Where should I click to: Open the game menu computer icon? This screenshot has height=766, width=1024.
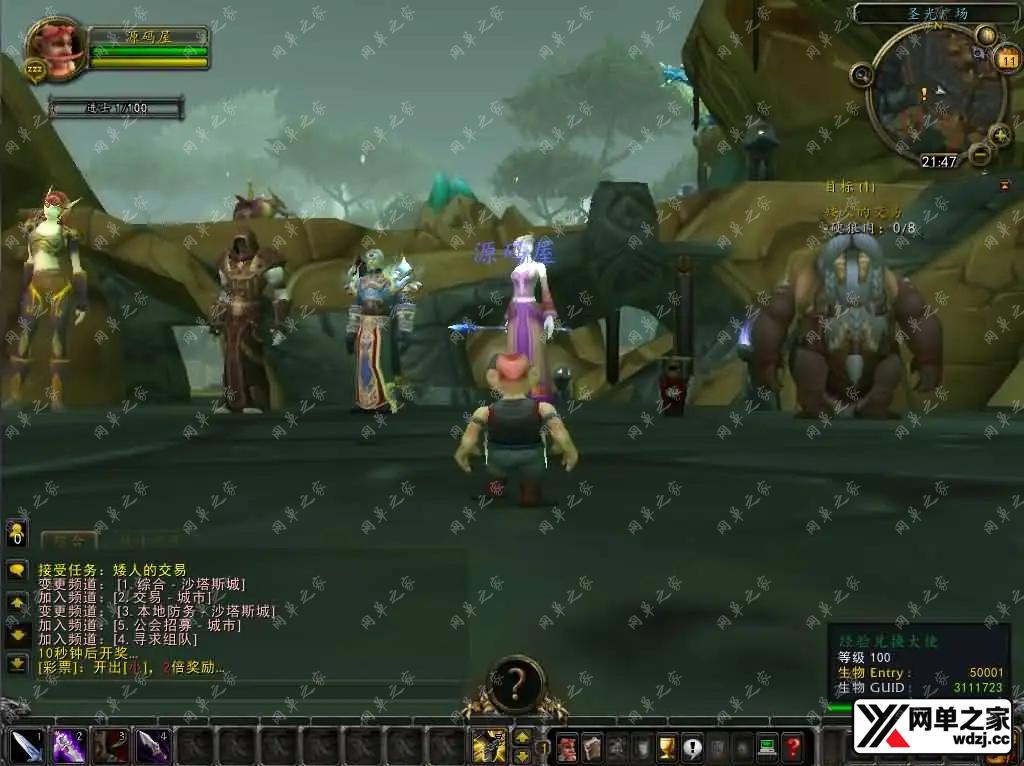[767, 746]
